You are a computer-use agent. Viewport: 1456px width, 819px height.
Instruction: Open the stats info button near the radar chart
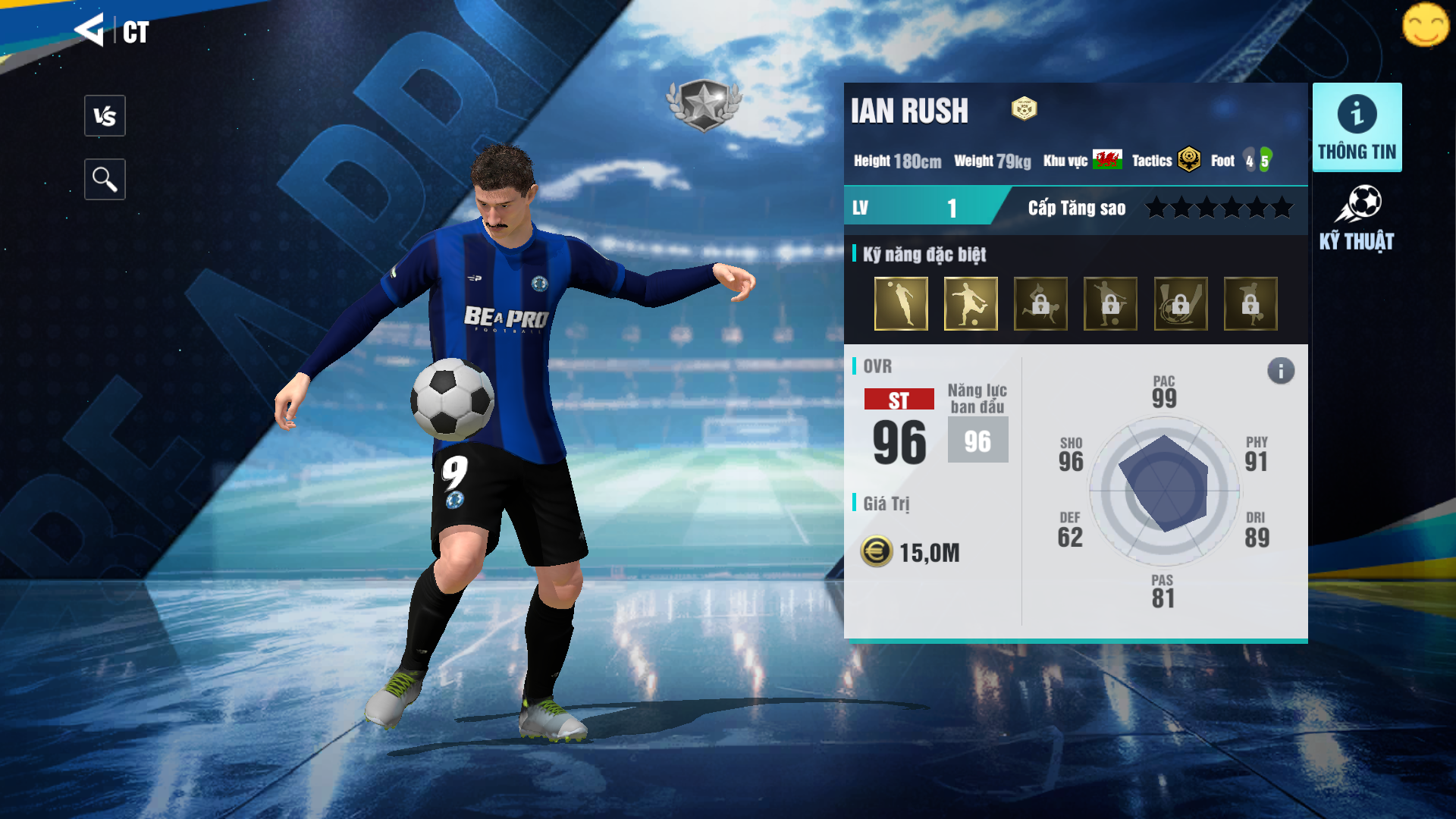[x=1281, y=371]
